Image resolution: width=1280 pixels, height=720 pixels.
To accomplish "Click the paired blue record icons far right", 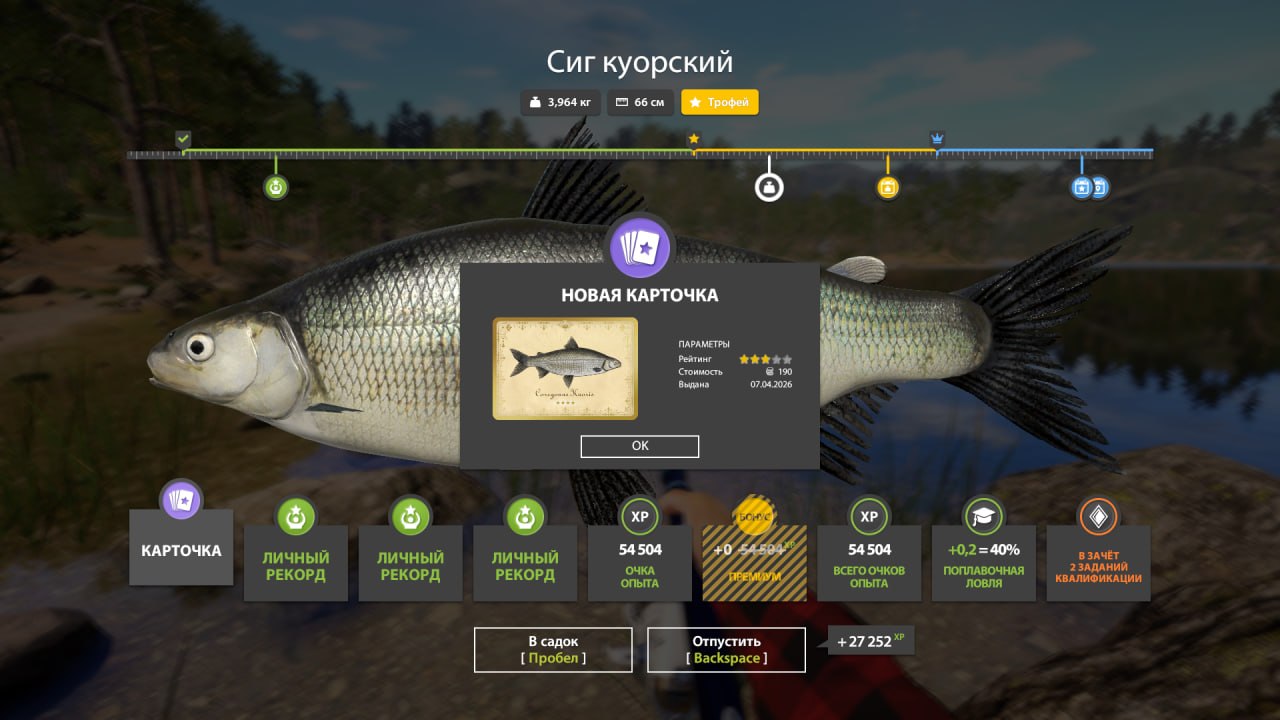I will 1089,186.
